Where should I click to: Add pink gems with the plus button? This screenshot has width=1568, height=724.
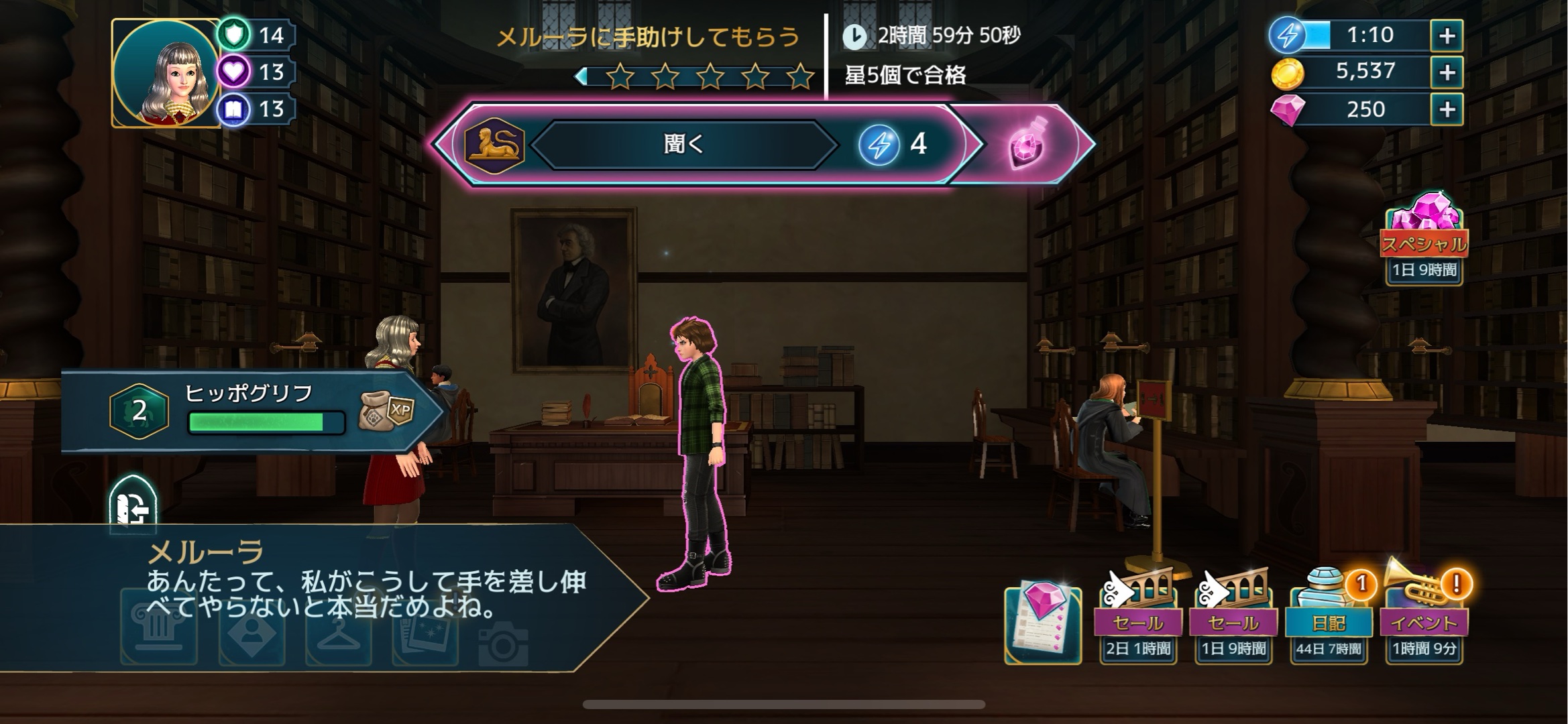point(1447,109)
